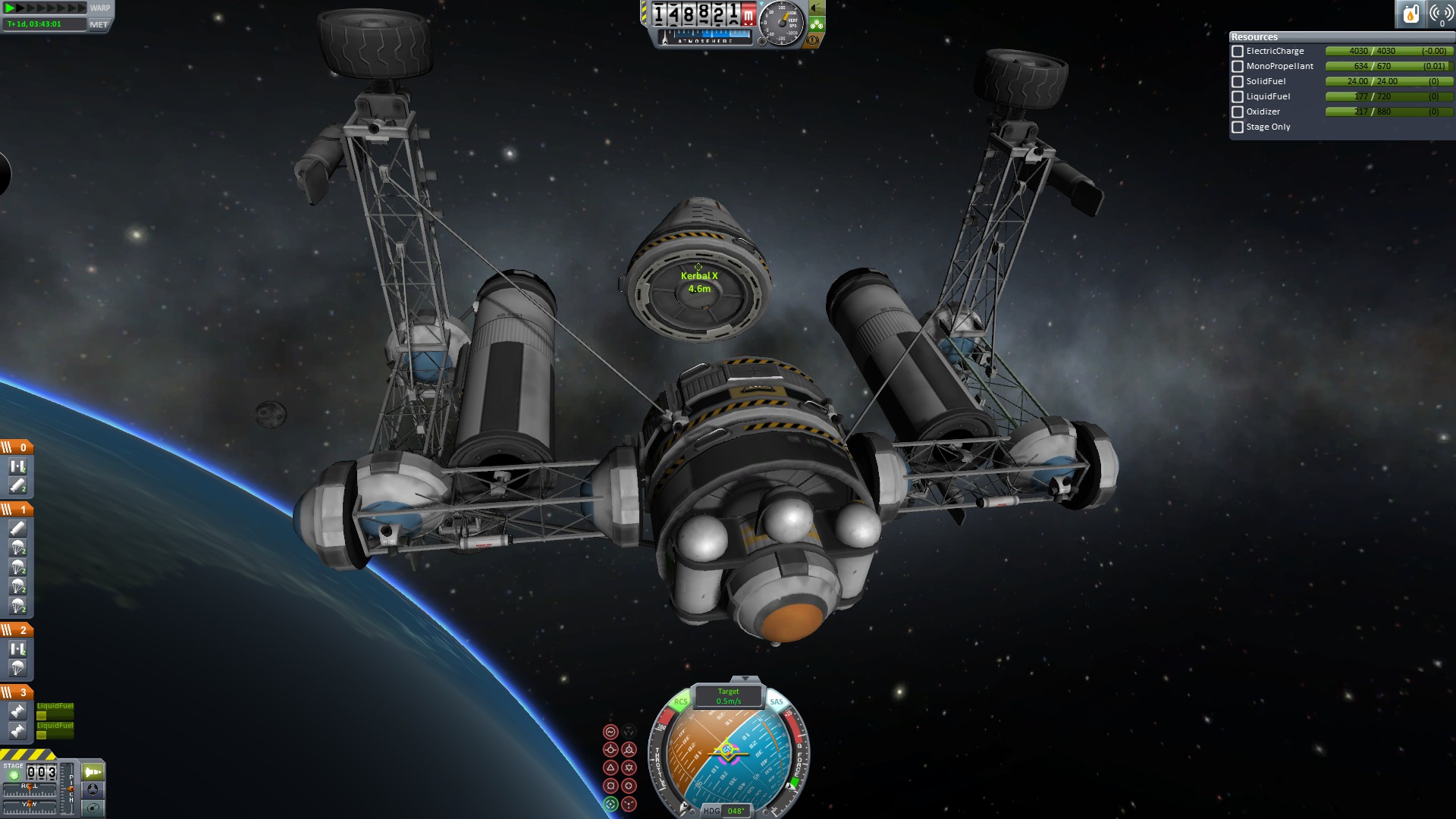Cycle the Target speed display mode
The height and width of the screenshot is (819, 1456).
(x=728, y=696)
